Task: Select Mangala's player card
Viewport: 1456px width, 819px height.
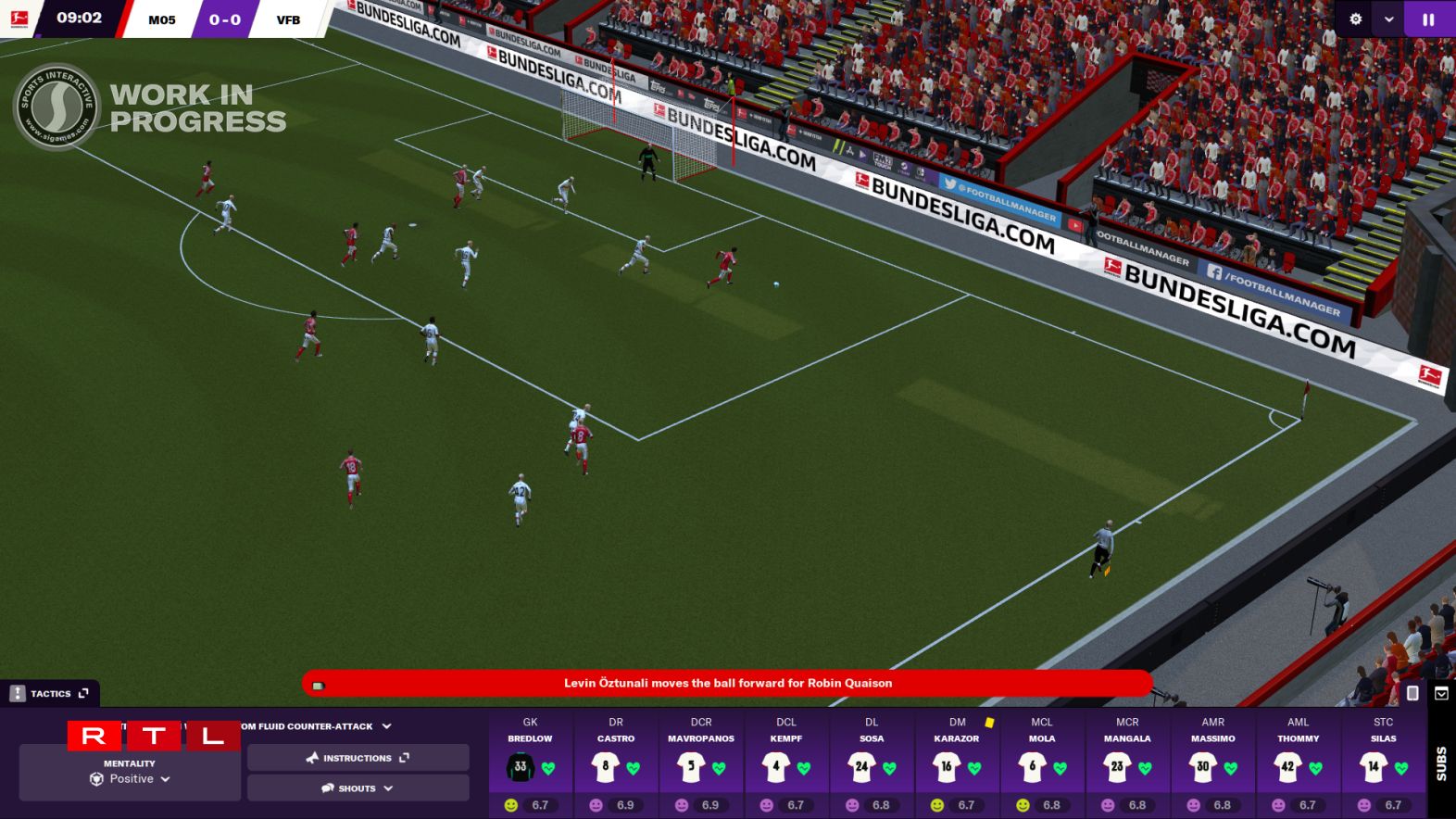Action: [1127, 762]
